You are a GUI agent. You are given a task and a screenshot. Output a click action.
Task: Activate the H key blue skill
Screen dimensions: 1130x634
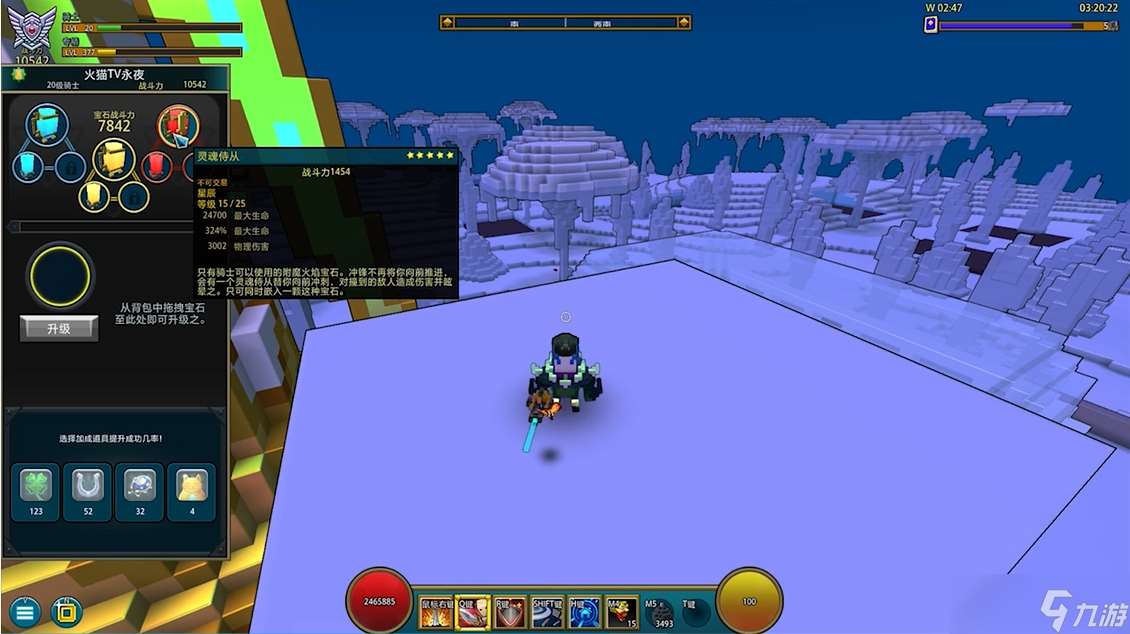coord(584,612)
